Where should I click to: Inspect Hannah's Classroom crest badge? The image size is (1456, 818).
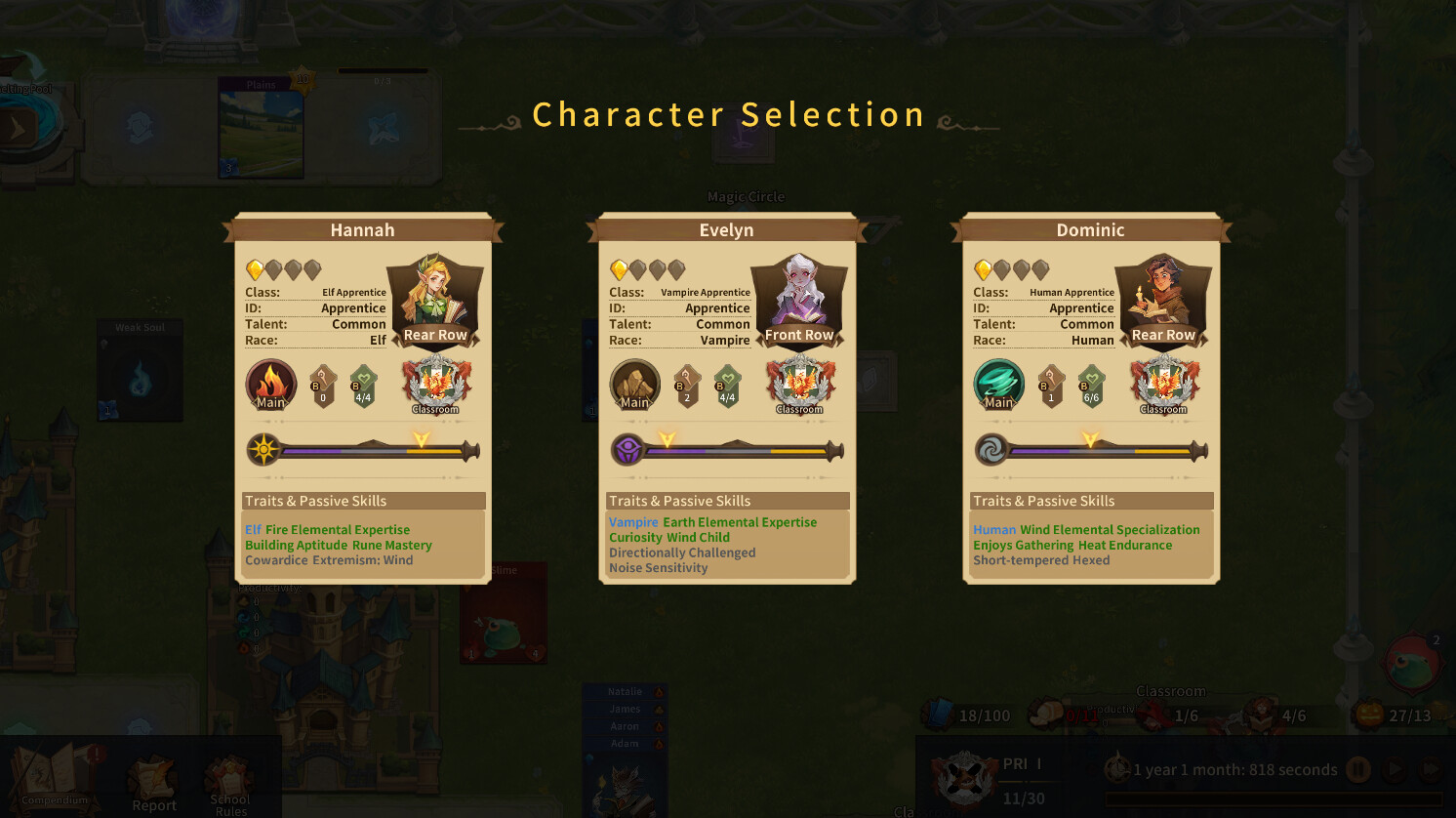(436, 384)
